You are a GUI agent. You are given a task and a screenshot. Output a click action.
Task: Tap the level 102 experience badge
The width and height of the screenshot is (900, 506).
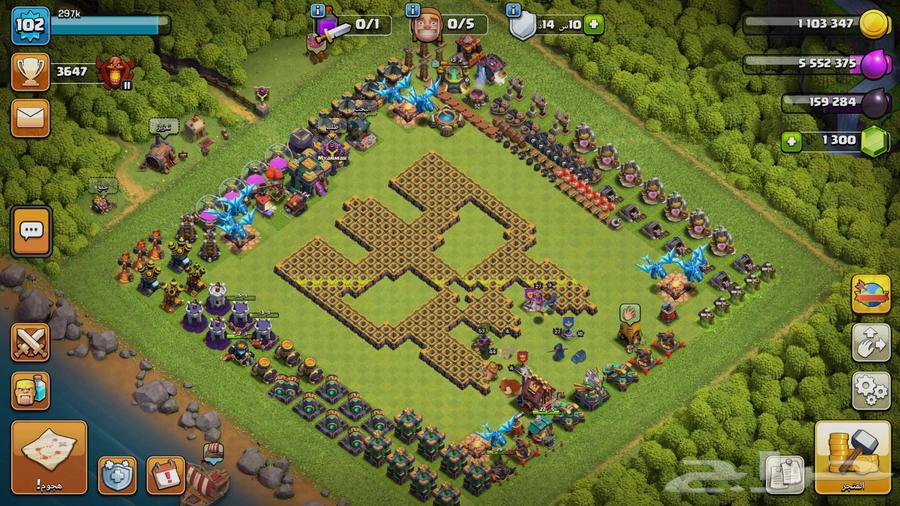(31, 25)
